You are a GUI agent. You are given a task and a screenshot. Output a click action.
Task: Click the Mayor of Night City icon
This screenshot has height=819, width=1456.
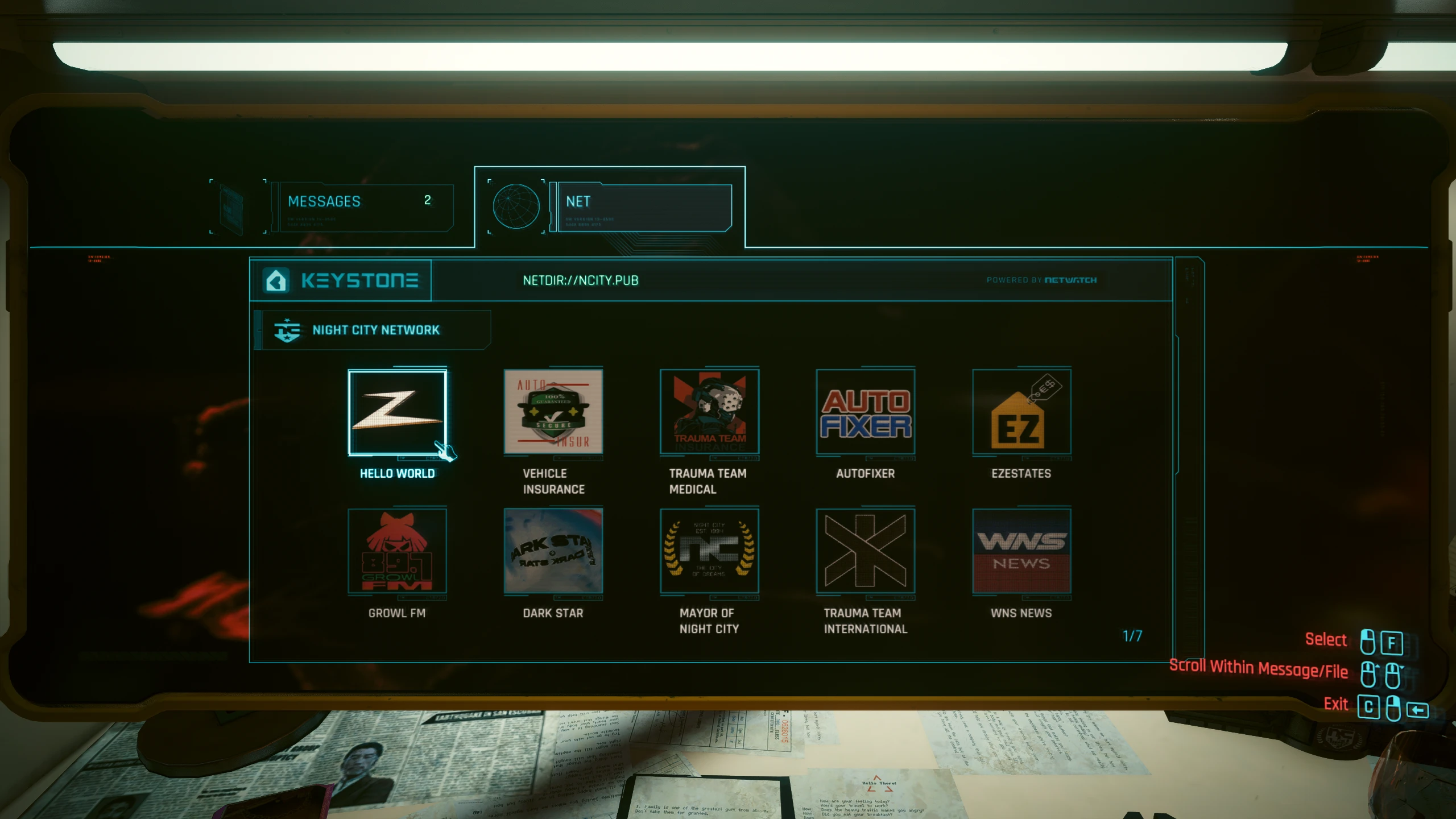click(x=709, y=552)
